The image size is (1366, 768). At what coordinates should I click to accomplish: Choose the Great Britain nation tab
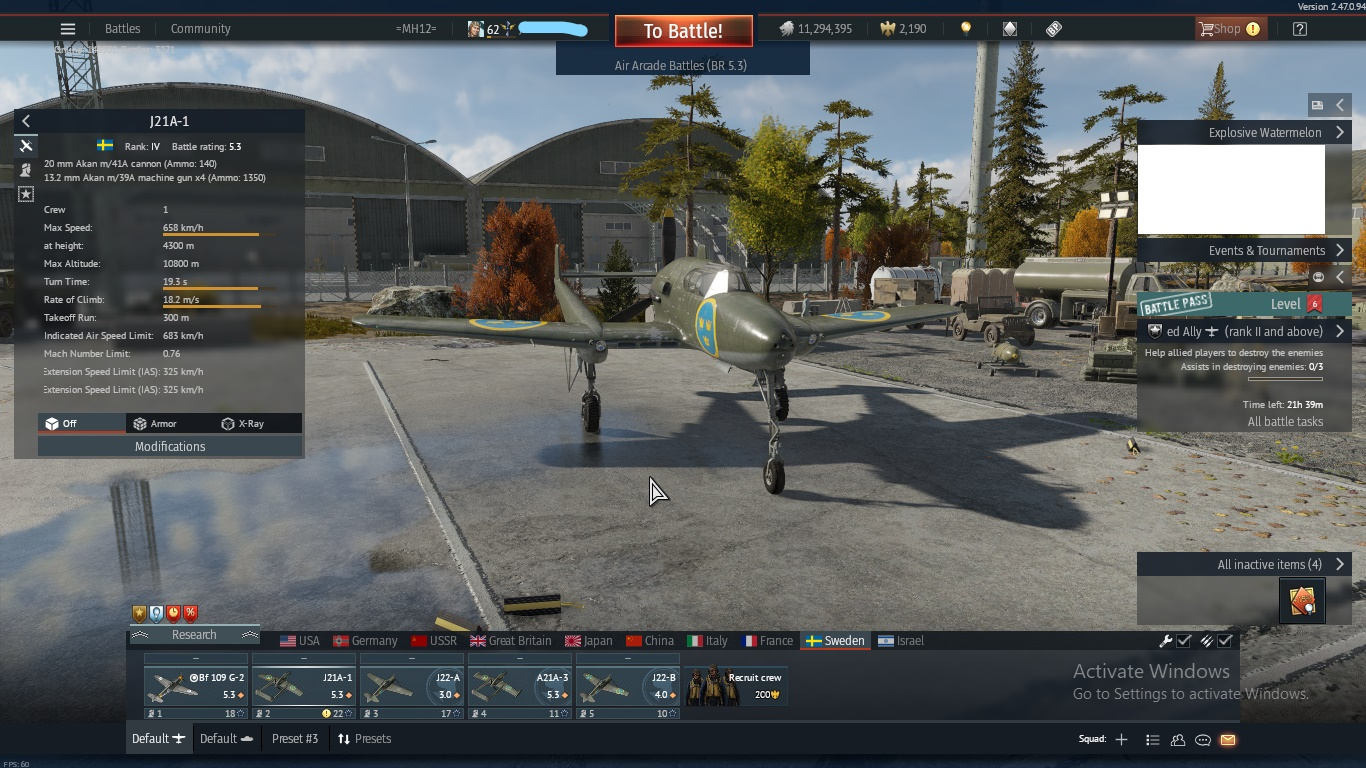click(x=510, y=641)
